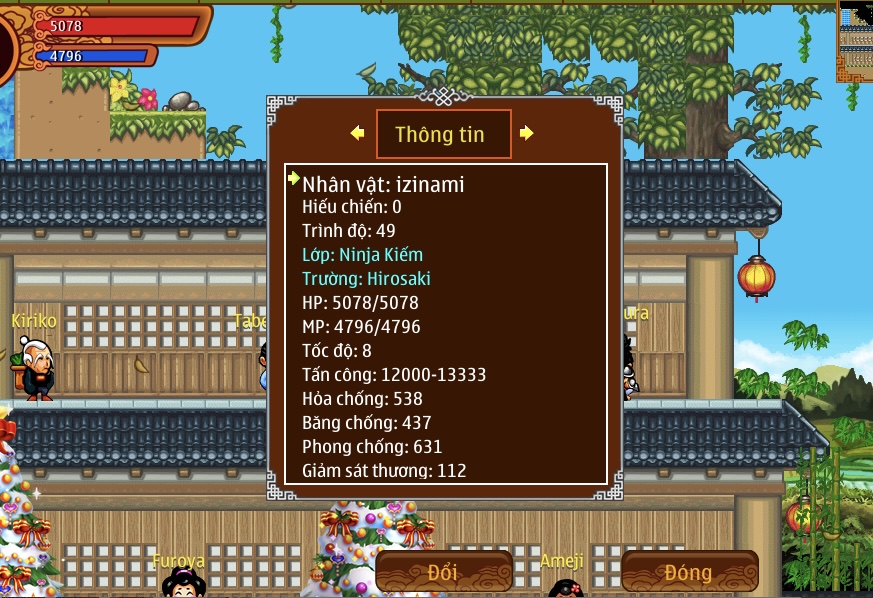The image size is (873, 598).
Task: Go to next tab with right arrow
Action: pos(527,133)
